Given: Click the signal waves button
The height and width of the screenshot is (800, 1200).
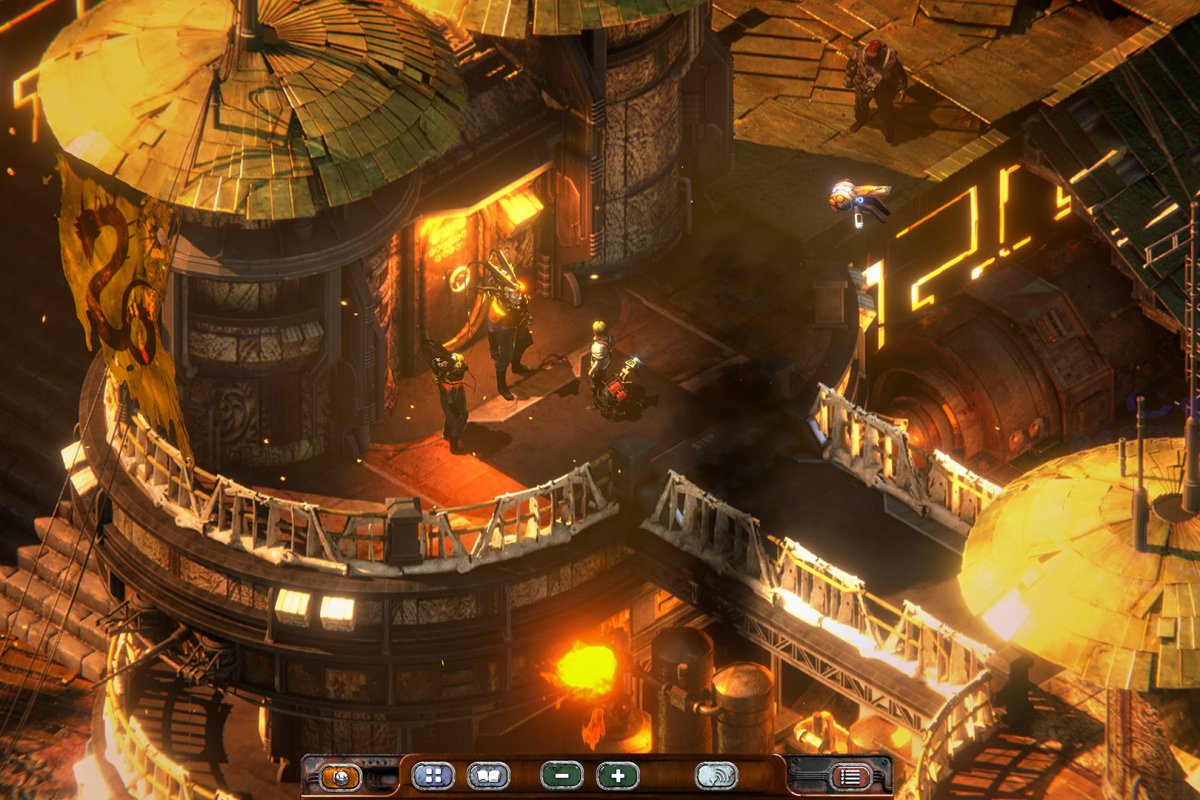Looking at the screenshot, I should coord(716,776).
